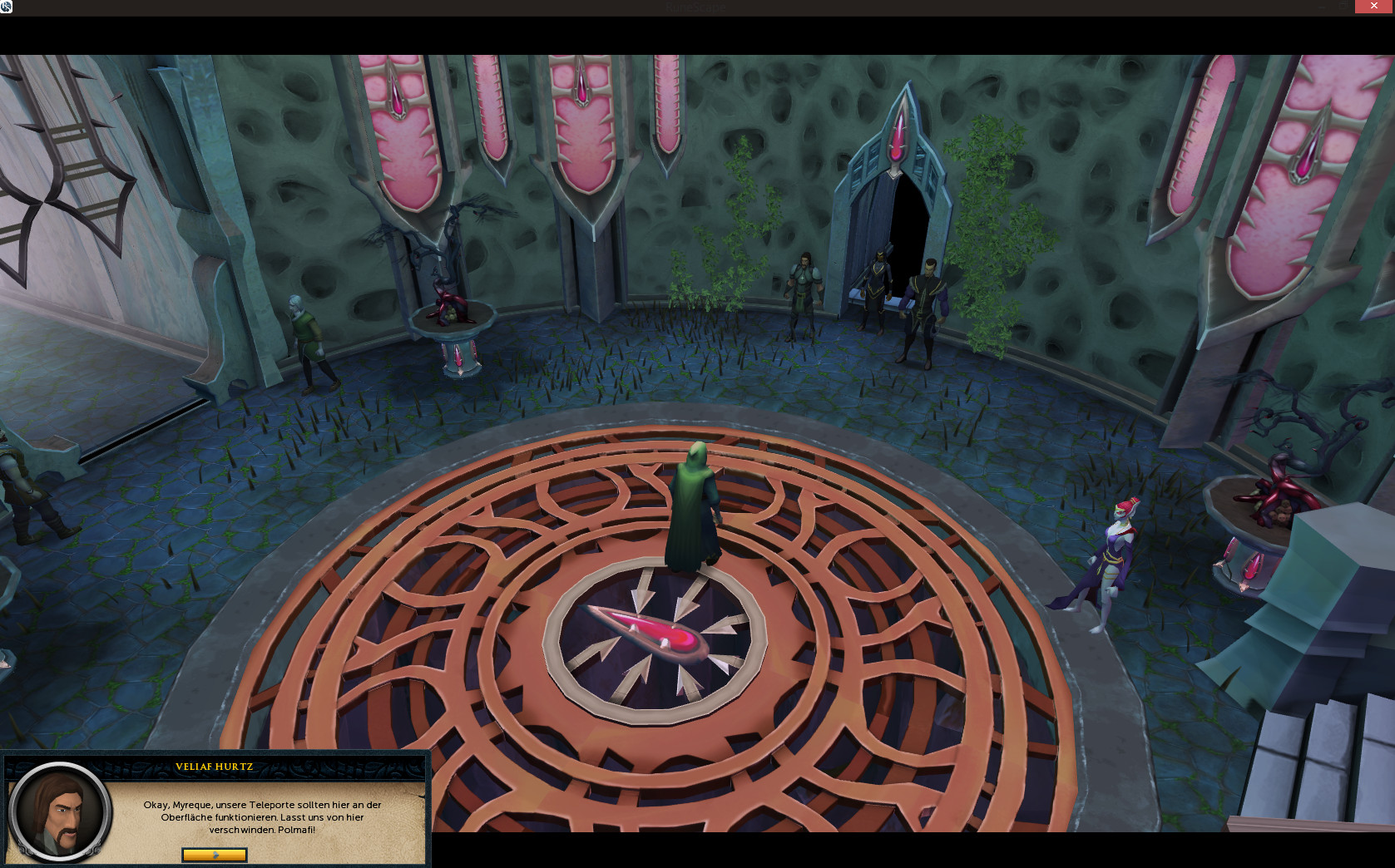Continue Veliaf Hurtz's dialogue with the yellow arrow button

point(215,855)
